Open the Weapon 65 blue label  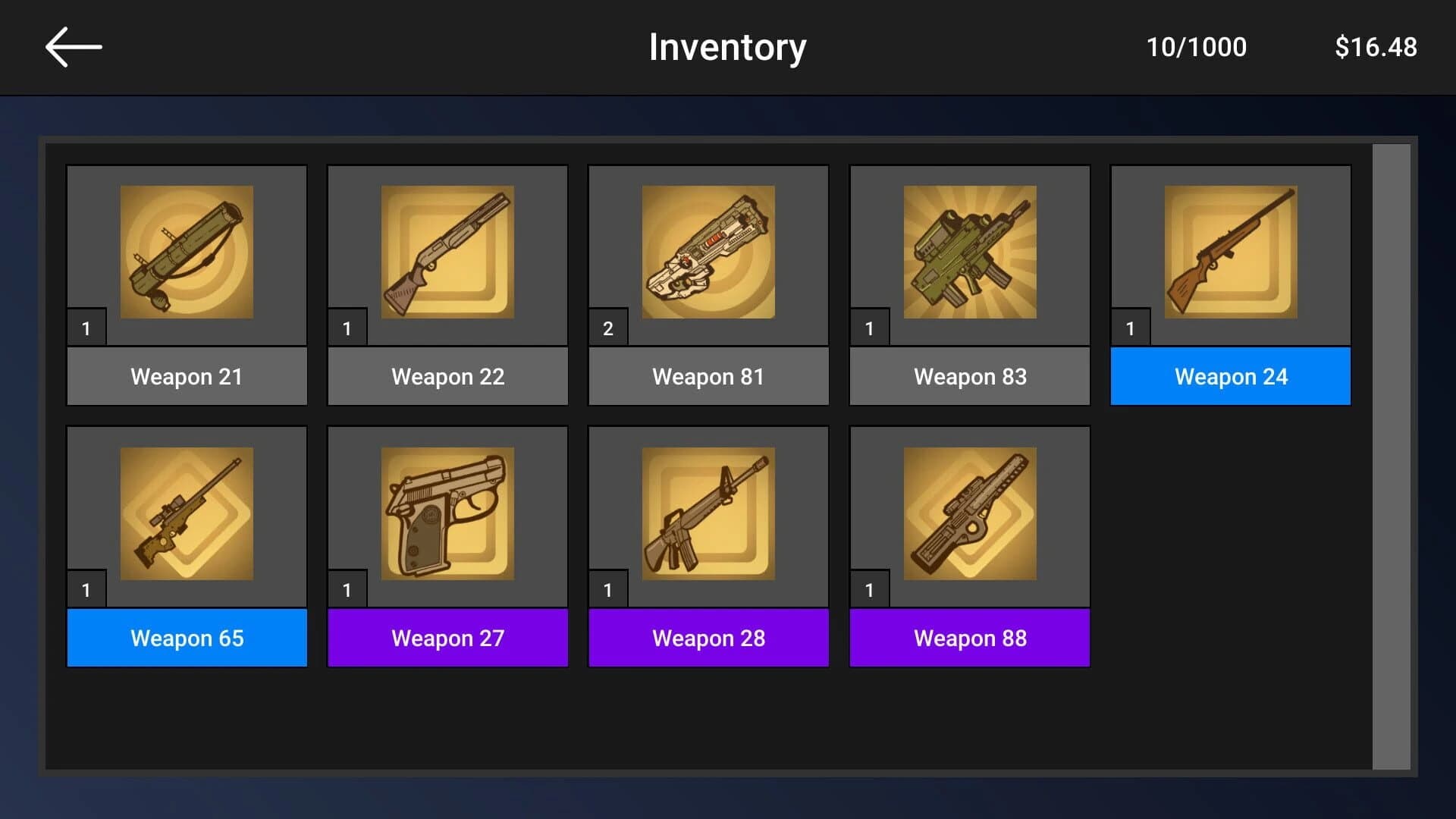pyautogui.click(x=187, y=638)
